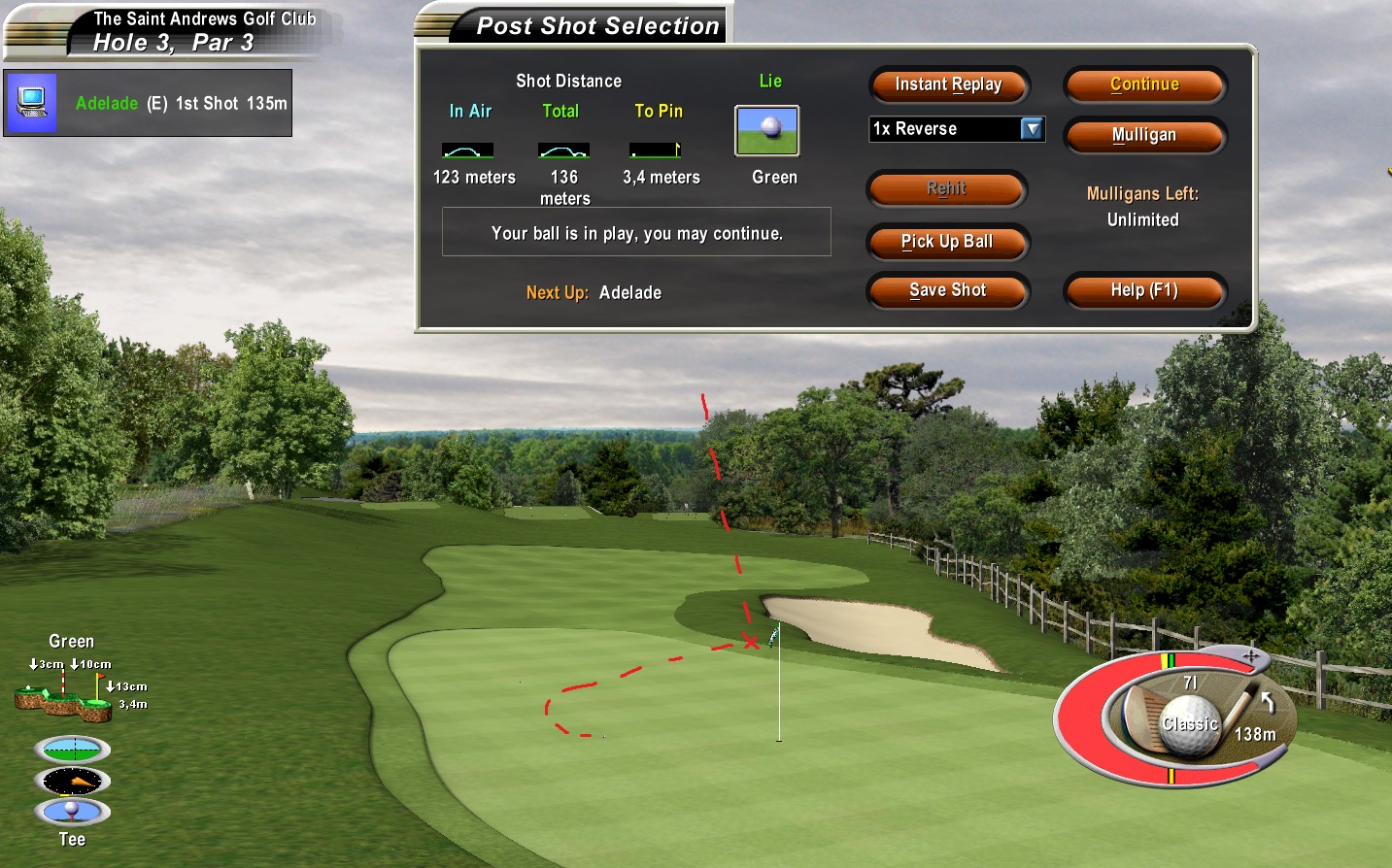Choose Pick Up Ball
The image size is (1392, 868).
coord(947,242)
